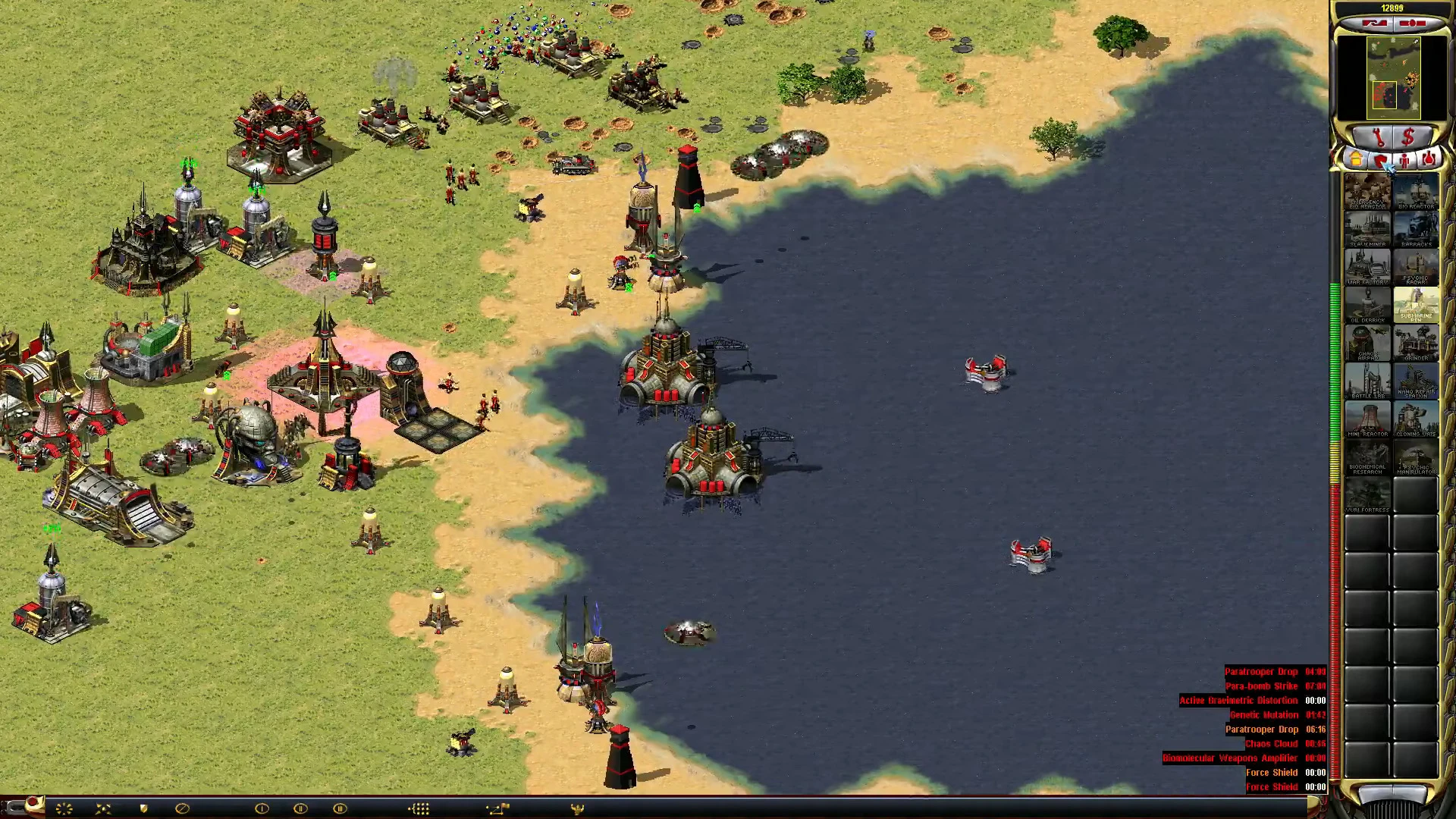Viewport: 1456px width, 819px height.
Task: Click the highlighted Submarine Pen icon
Action: (1416, 306)
